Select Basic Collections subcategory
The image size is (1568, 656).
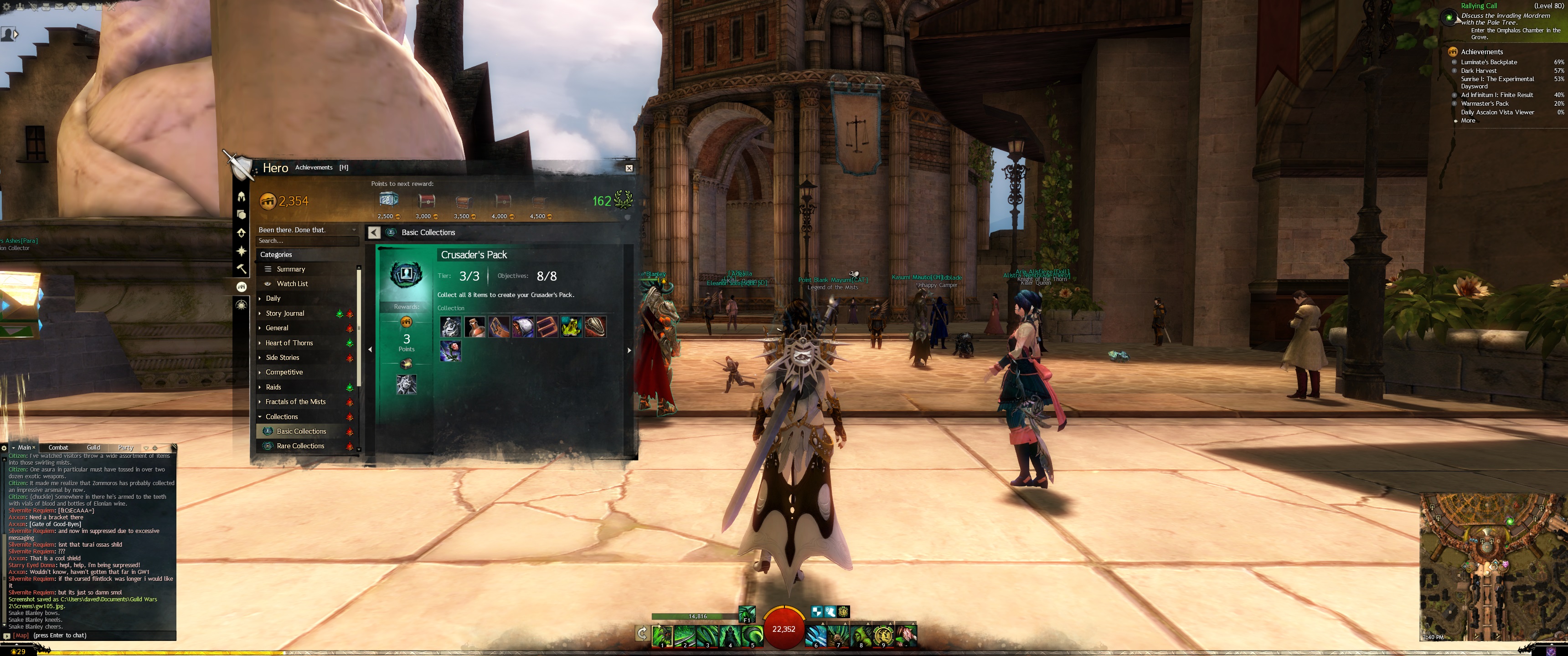click(301, 431)
